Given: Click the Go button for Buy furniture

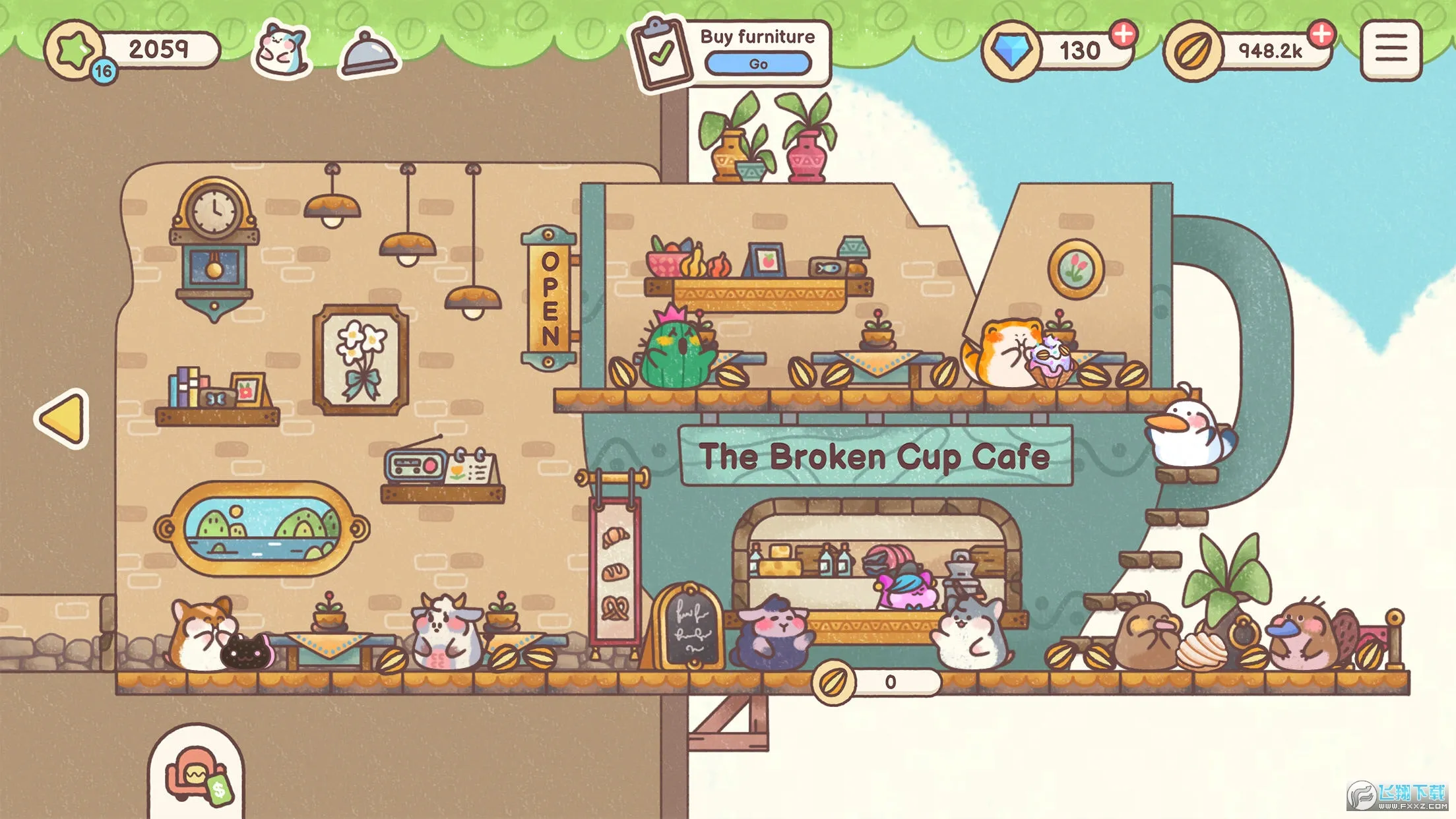Looking at the screenshot, I should tap(757, 64).
